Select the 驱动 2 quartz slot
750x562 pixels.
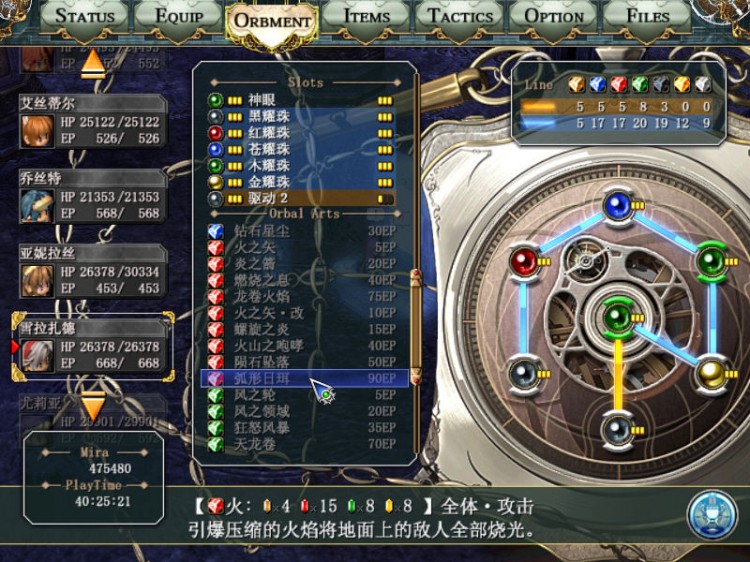click(x=300, y=198)
